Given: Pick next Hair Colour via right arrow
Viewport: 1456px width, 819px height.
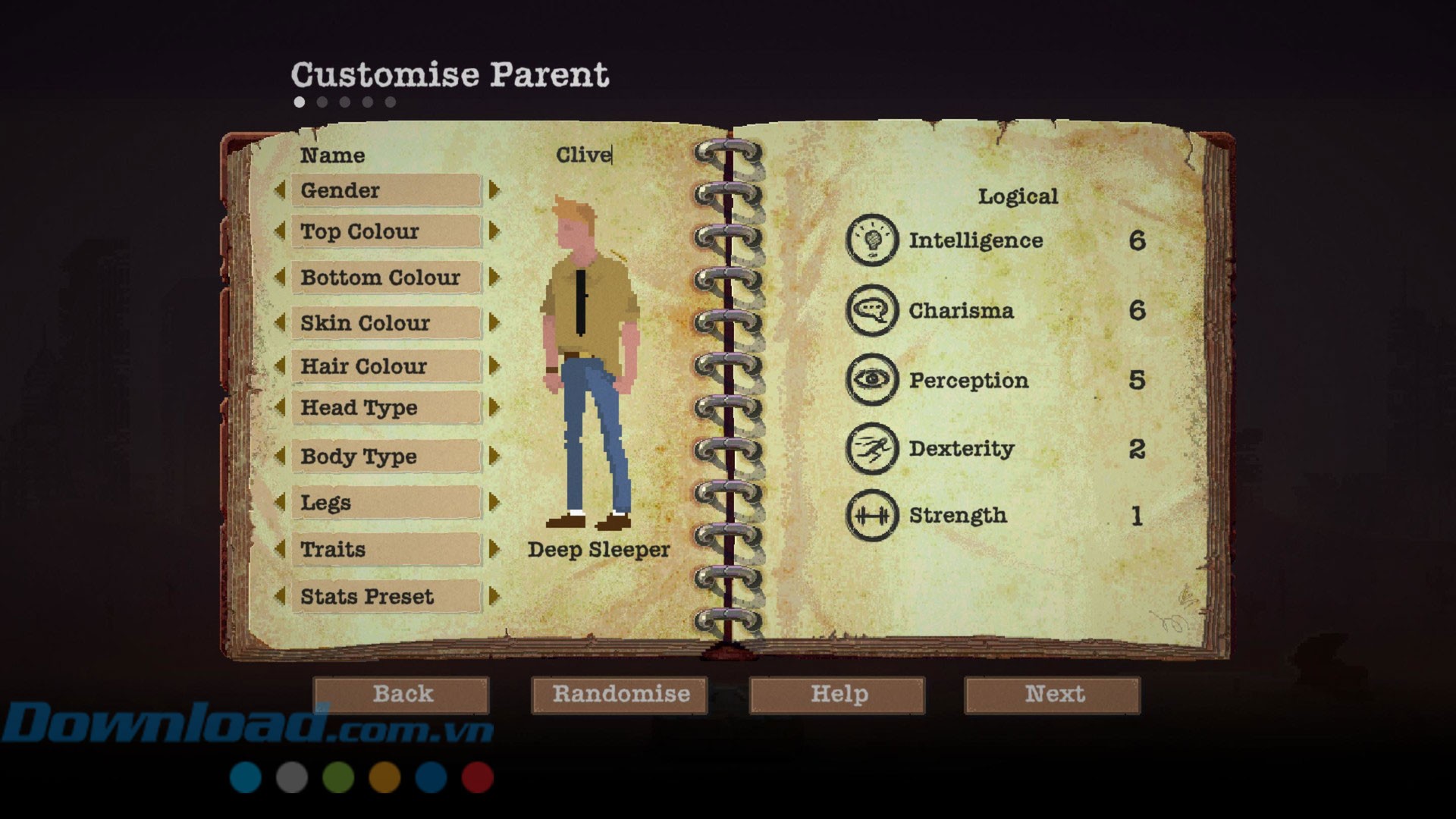Looking at the screenshot, I should (494, 366).
